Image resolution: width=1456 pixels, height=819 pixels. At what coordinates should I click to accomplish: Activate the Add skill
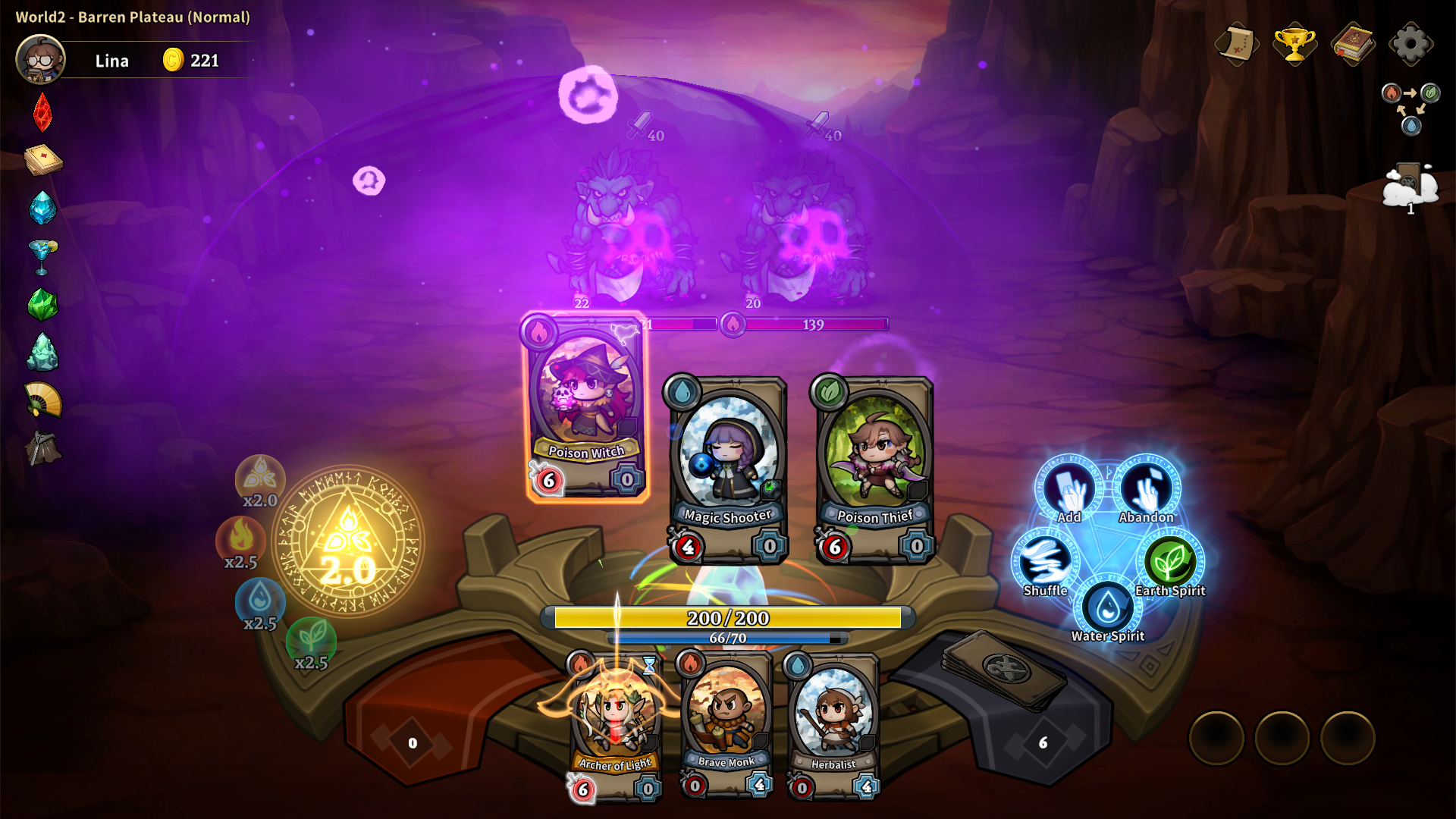(x=1069, y=489)
